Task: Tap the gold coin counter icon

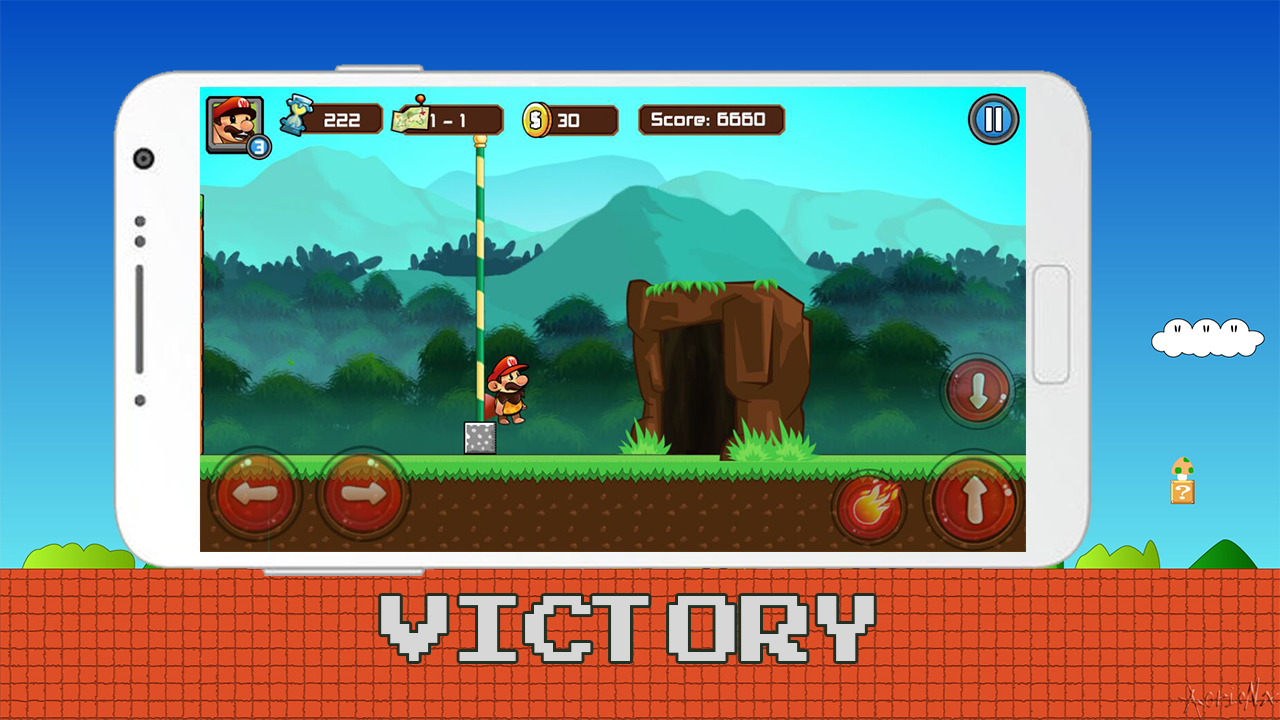Action: point(537,120)
